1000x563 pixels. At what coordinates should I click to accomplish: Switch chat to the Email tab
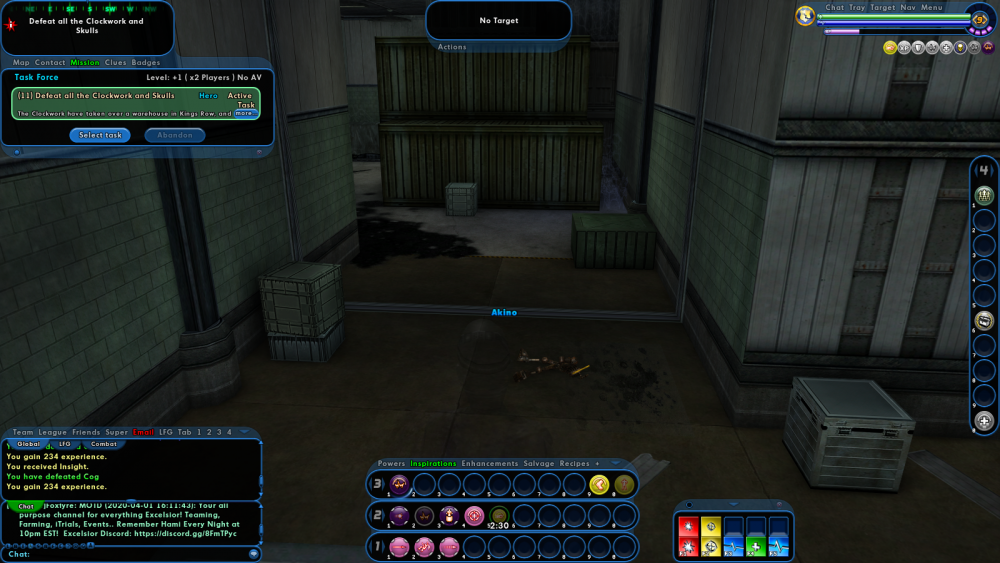144,432
